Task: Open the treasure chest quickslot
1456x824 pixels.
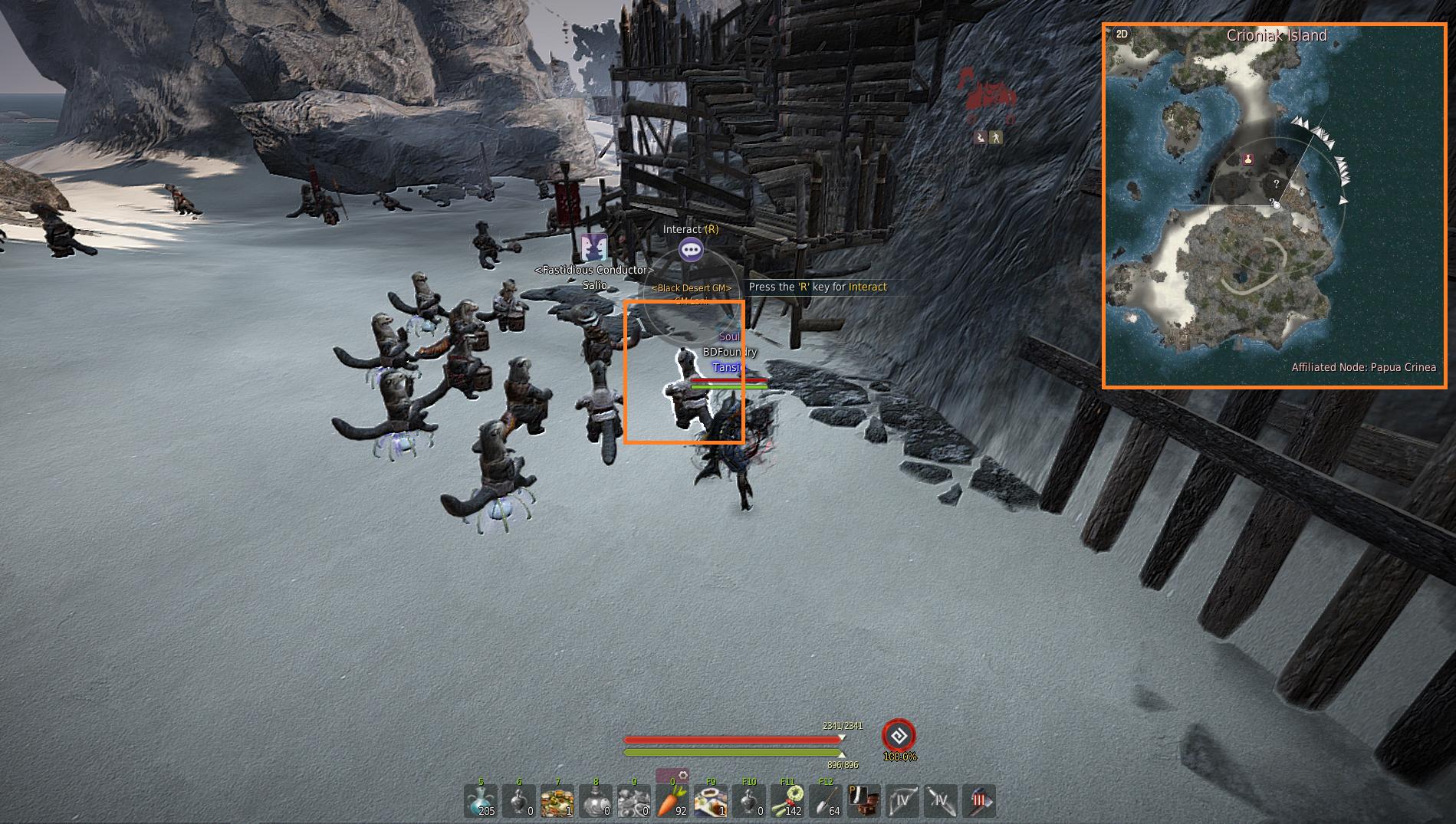Action: coord(864,802)
